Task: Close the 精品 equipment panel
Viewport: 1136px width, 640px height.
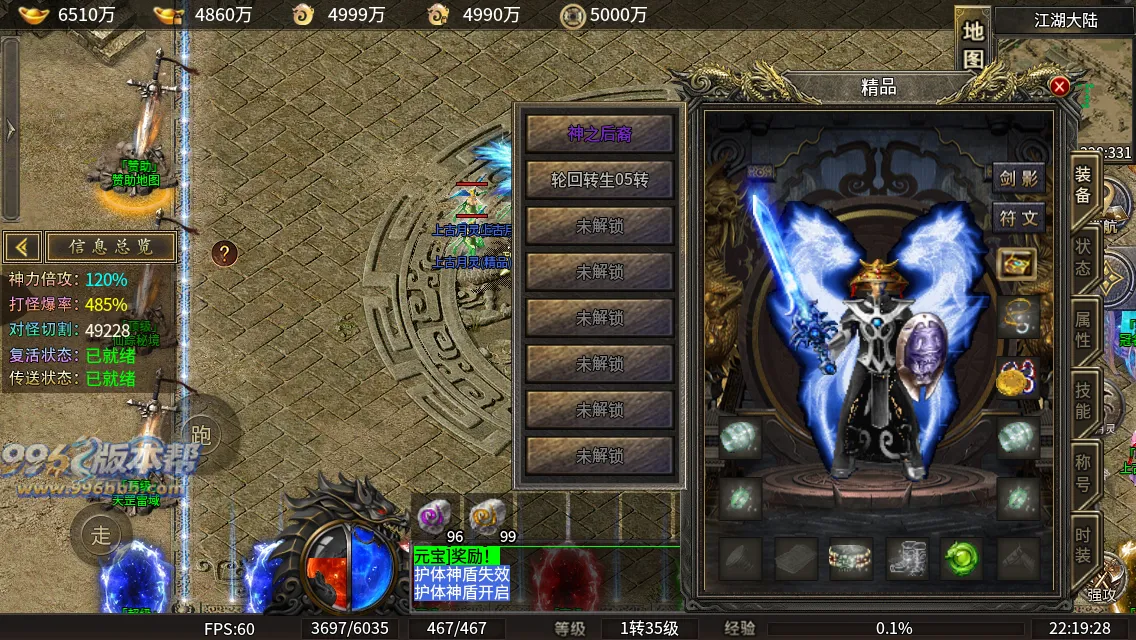Action: pyautogui.click(x=1059, y=87)
